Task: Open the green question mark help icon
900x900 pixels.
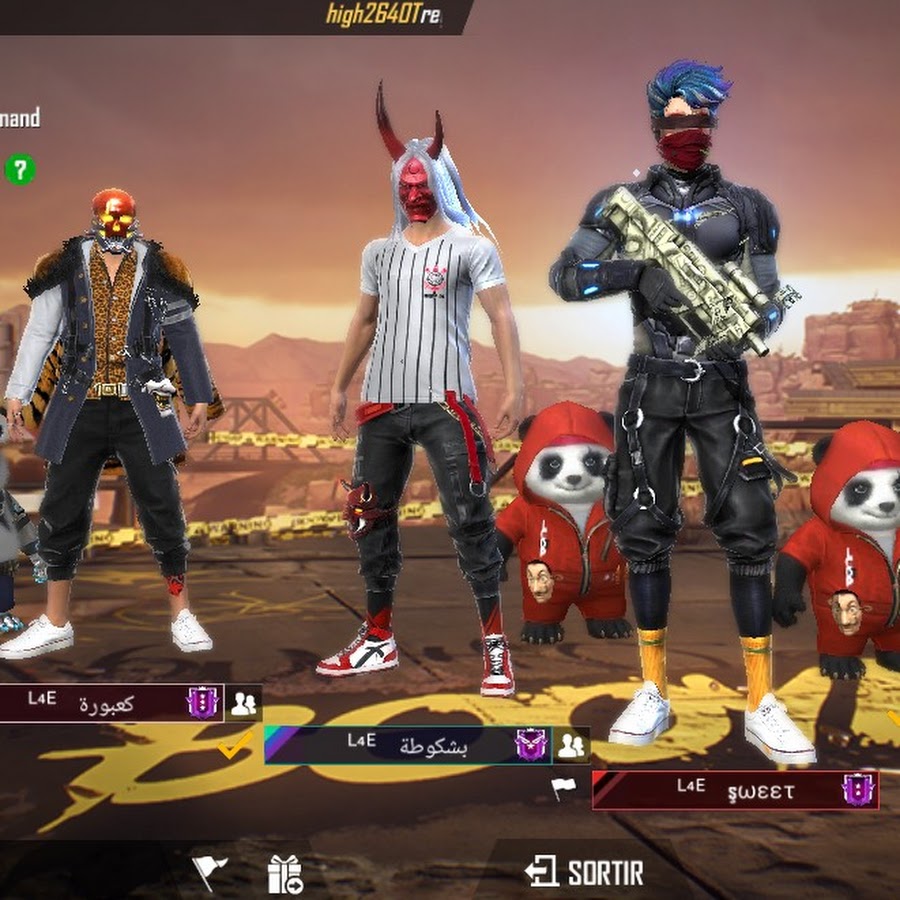Action: (19, 169)
